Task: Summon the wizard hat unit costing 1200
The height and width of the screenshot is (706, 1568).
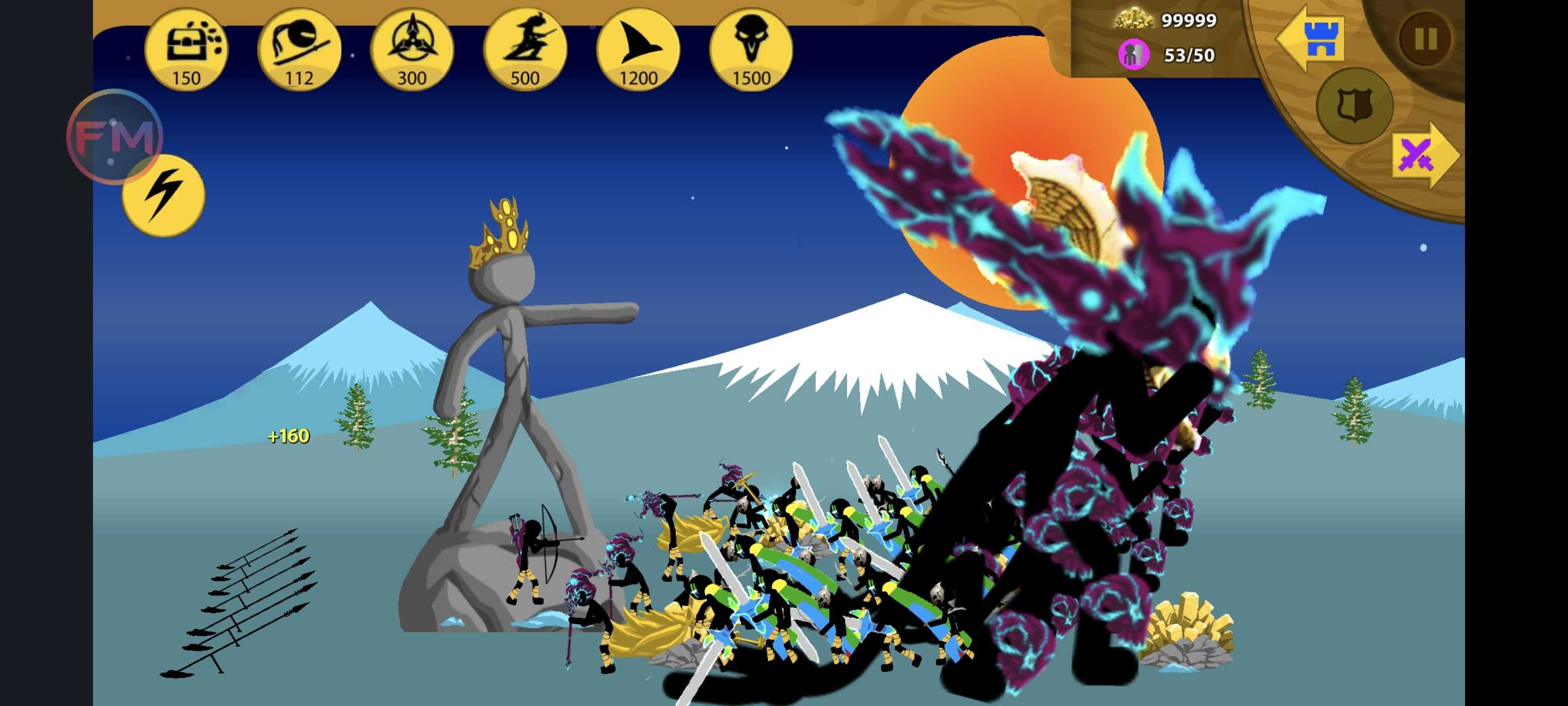Action: coord(638,50)
